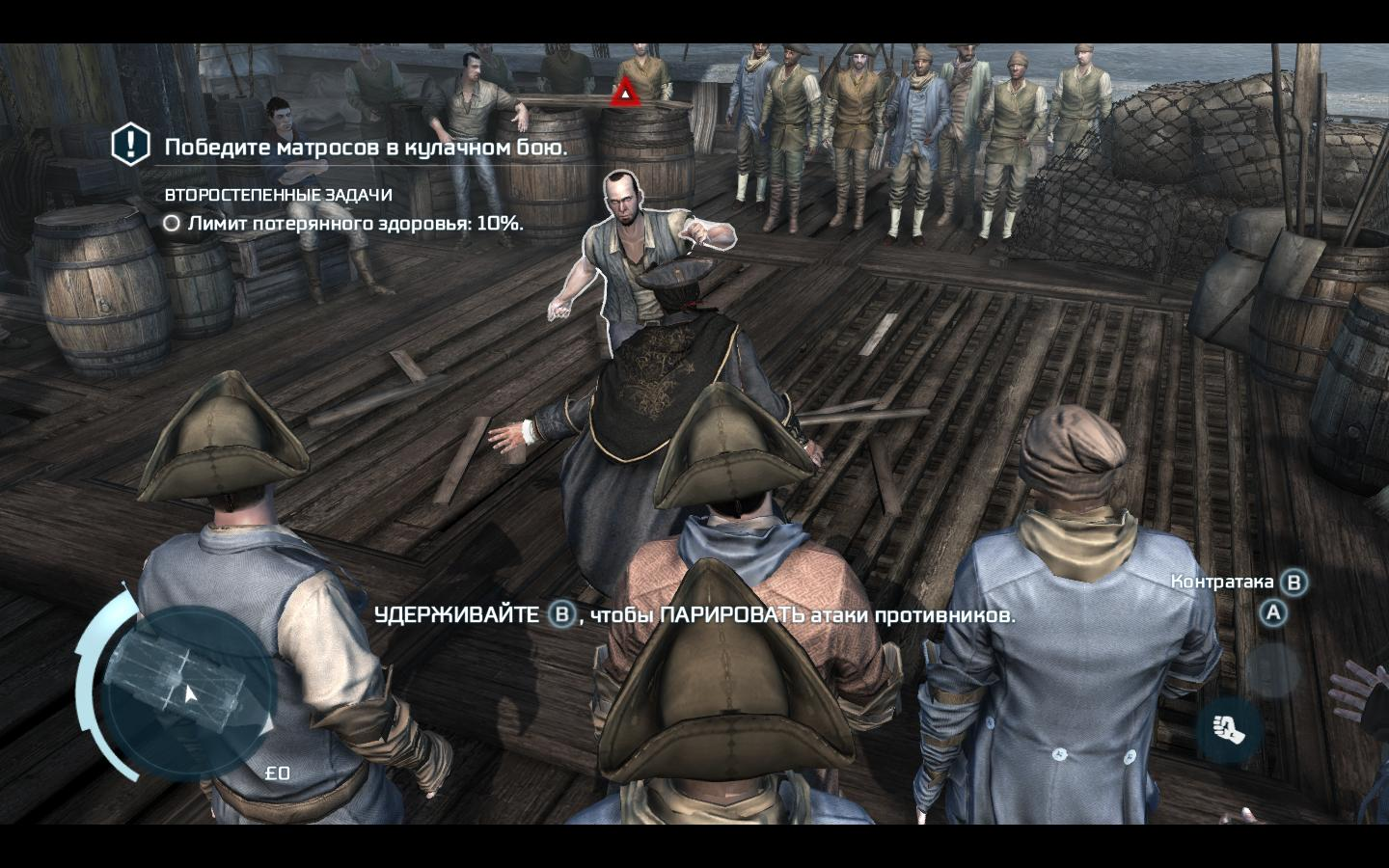Select the fist weapon icon
This screenshot has height=868, width=1389.
click(x=1230, y=729)
